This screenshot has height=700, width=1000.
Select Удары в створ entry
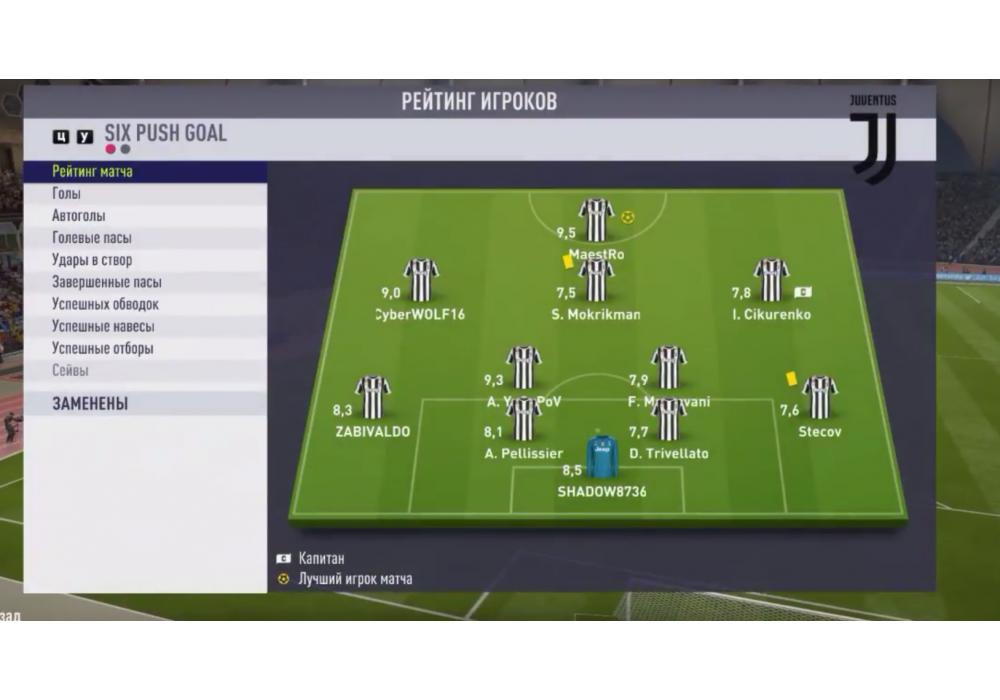point(92,260)
